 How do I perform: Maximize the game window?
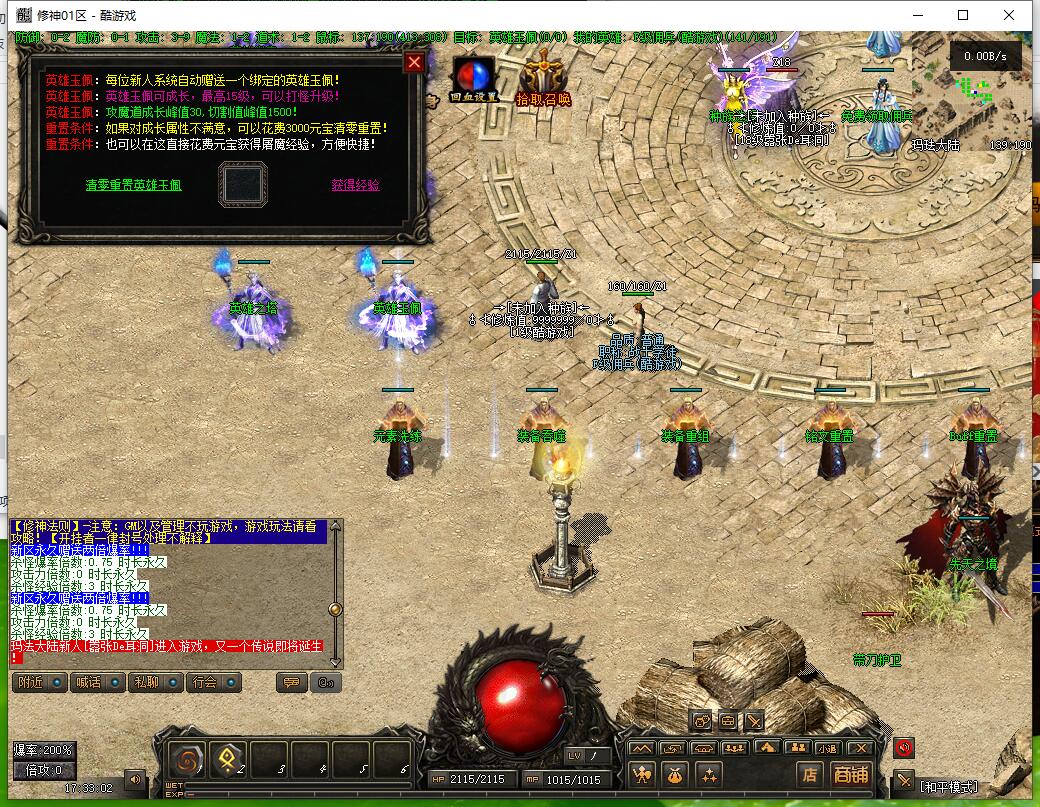coord(963,15)
